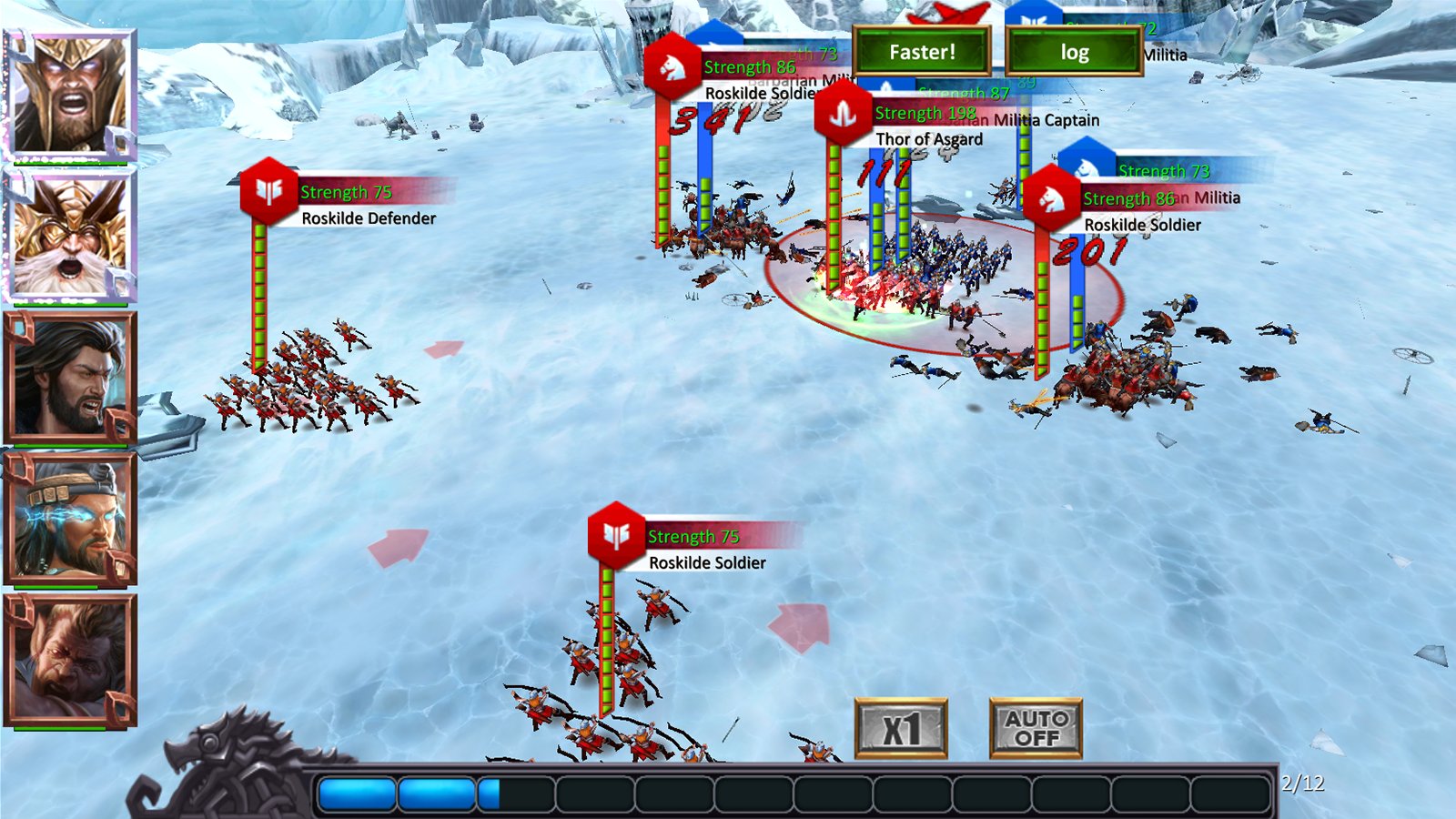Open the battle log
1456x819 pixels.
coord(1074,52)
